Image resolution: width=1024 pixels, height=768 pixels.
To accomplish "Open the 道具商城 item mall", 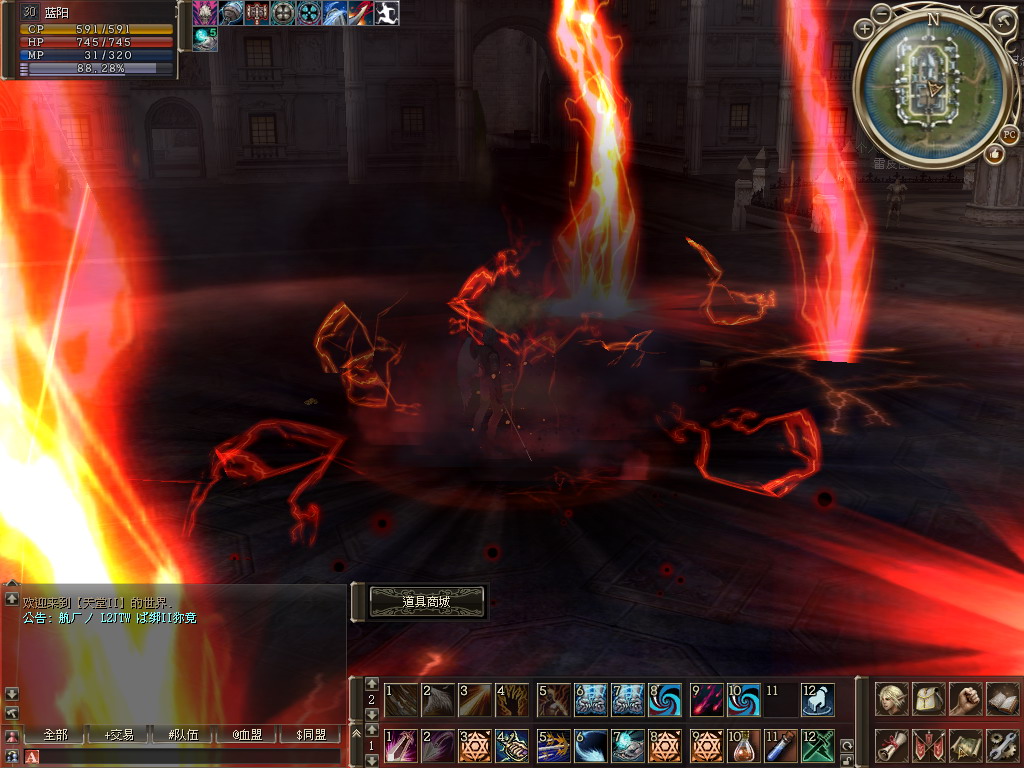I will (x=427, y=602).
